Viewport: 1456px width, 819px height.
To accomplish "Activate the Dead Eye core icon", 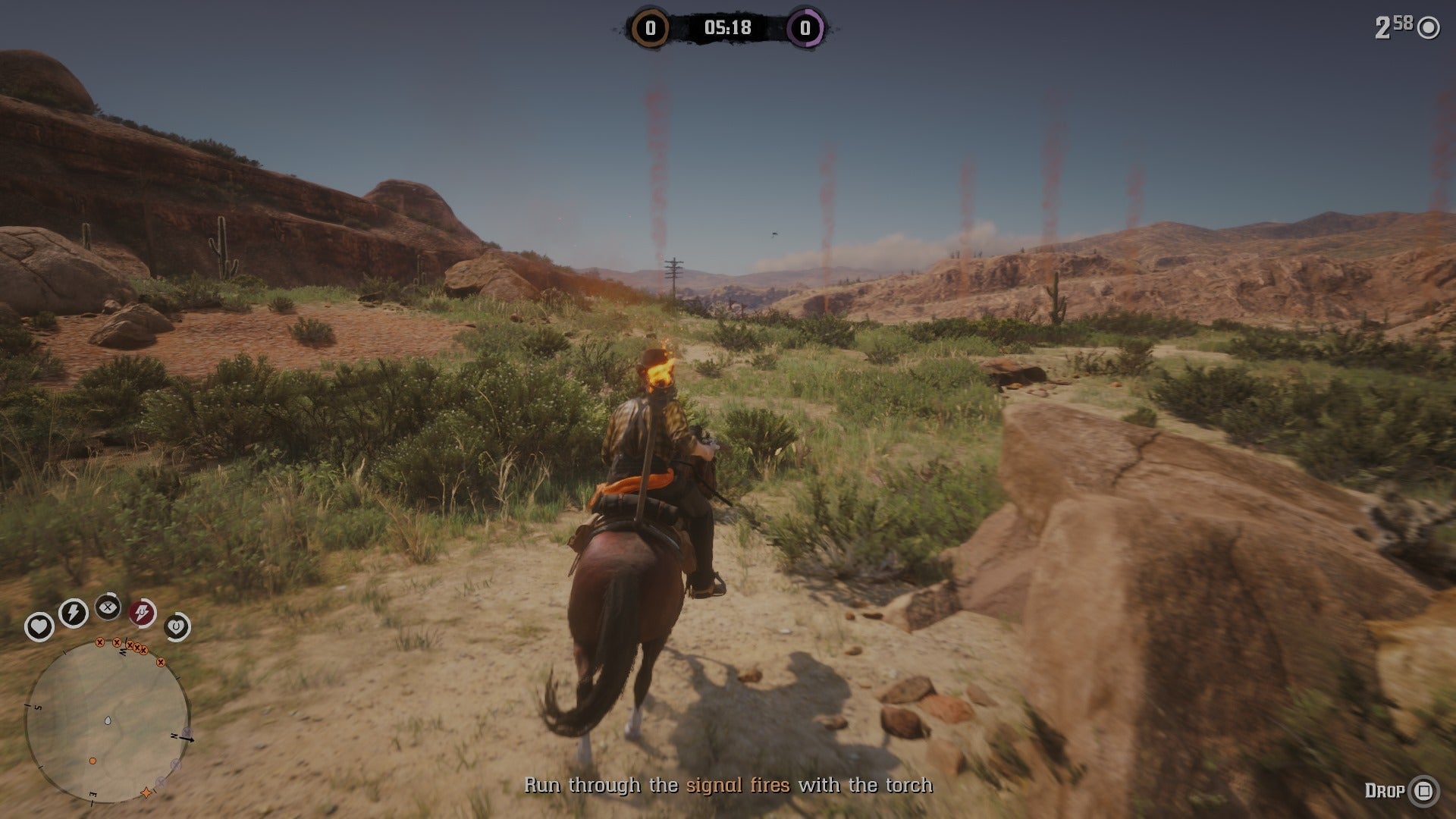I will tap(108, 607).
